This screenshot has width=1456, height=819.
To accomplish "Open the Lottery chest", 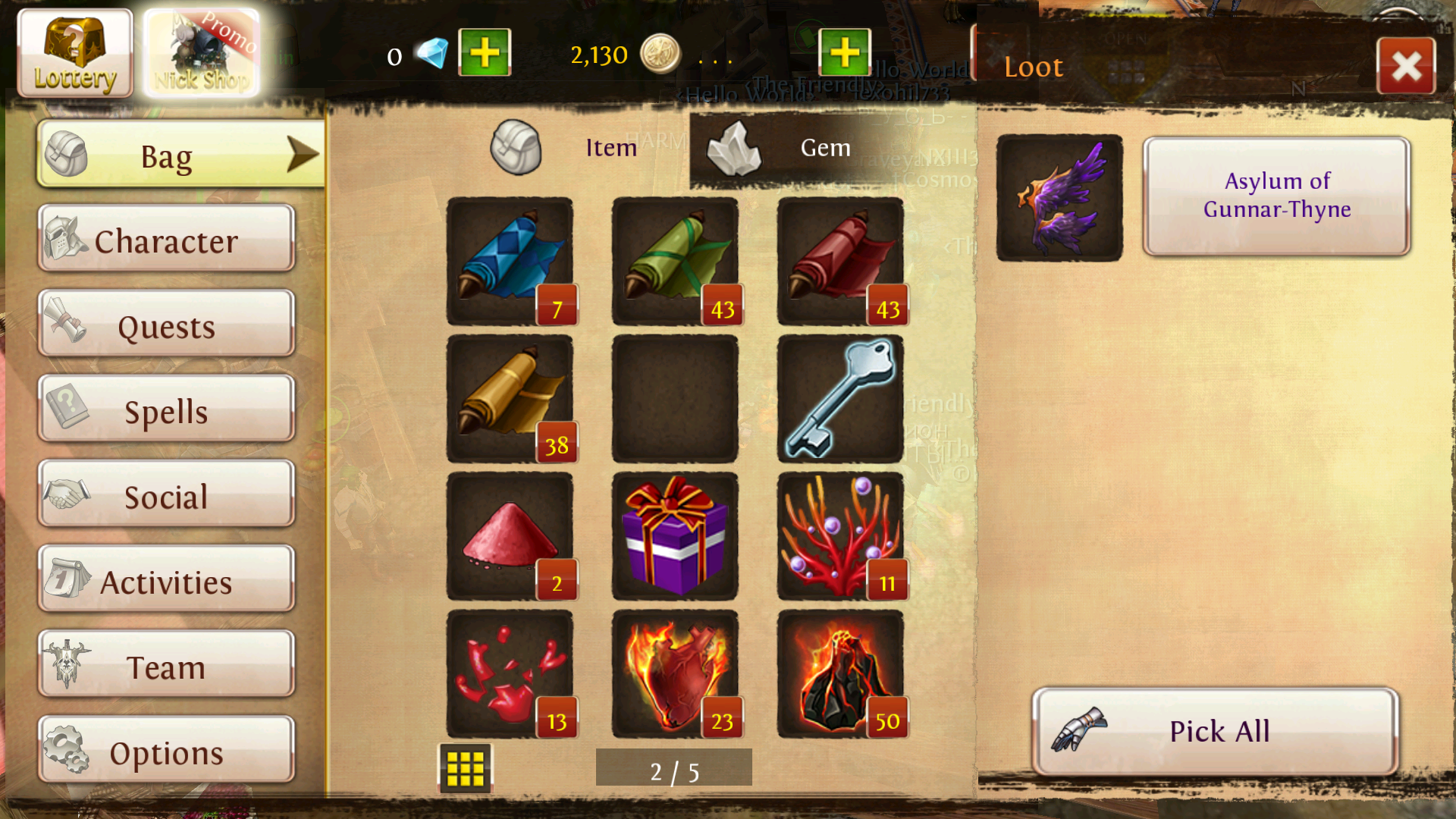I will pyautogui.click(x=74, y=53).
